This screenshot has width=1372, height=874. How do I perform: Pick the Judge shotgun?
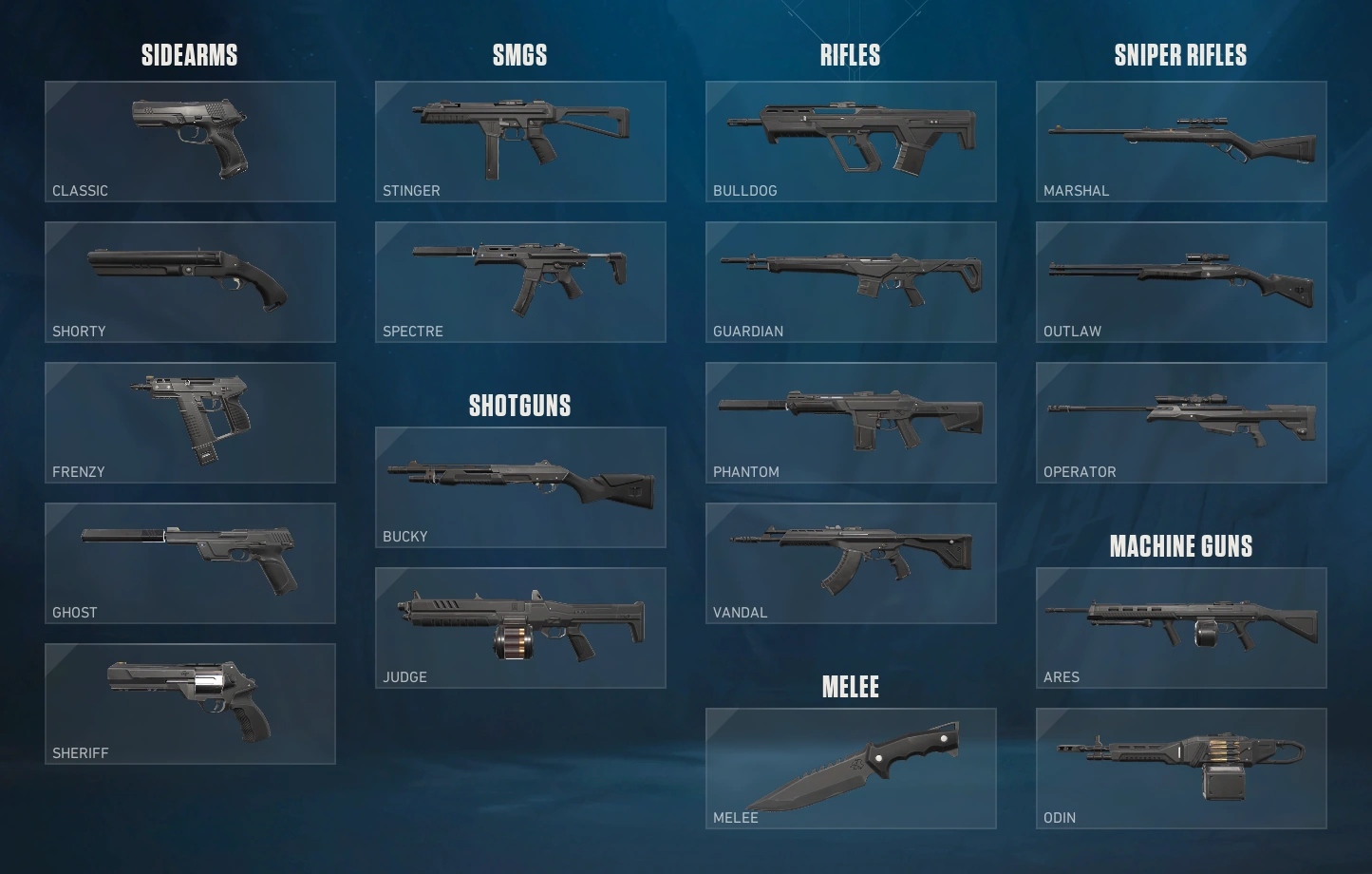pos(519,627)
